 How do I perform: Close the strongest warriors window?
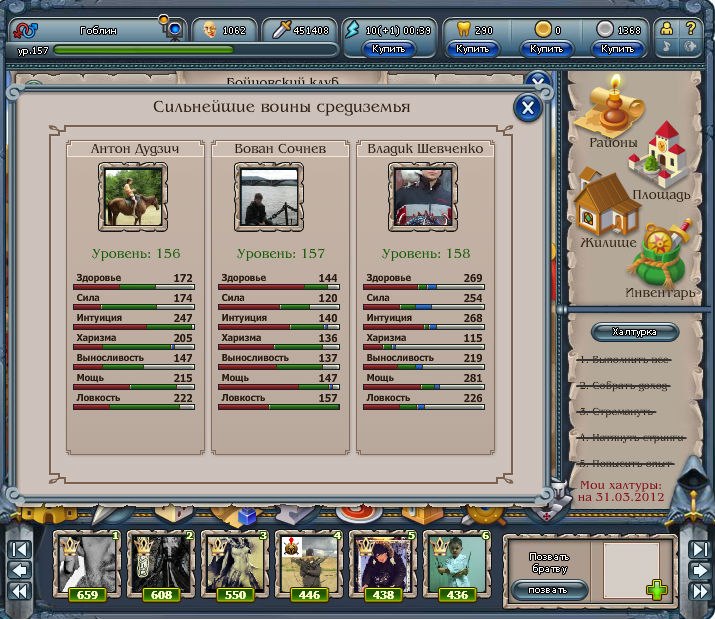(527, 107)
